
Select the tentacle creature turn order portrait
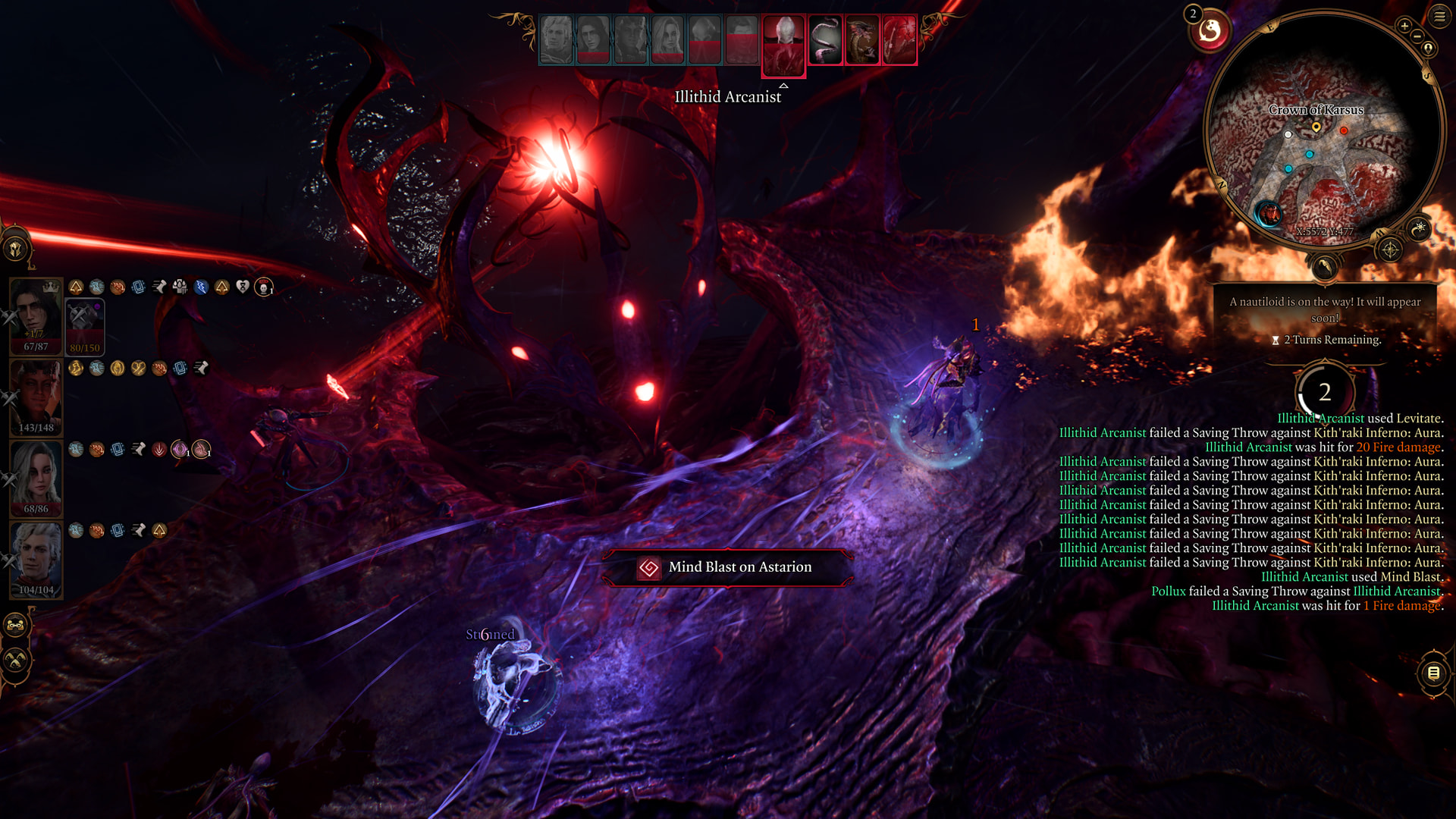825,39
